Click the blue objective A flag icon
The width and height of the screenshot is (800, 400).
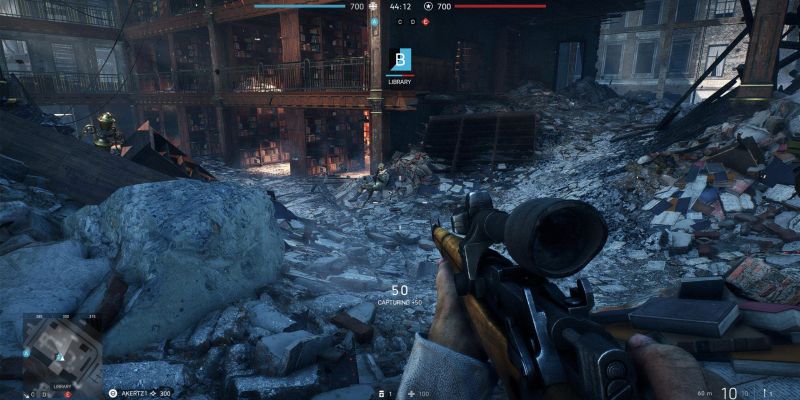point(373,20)
